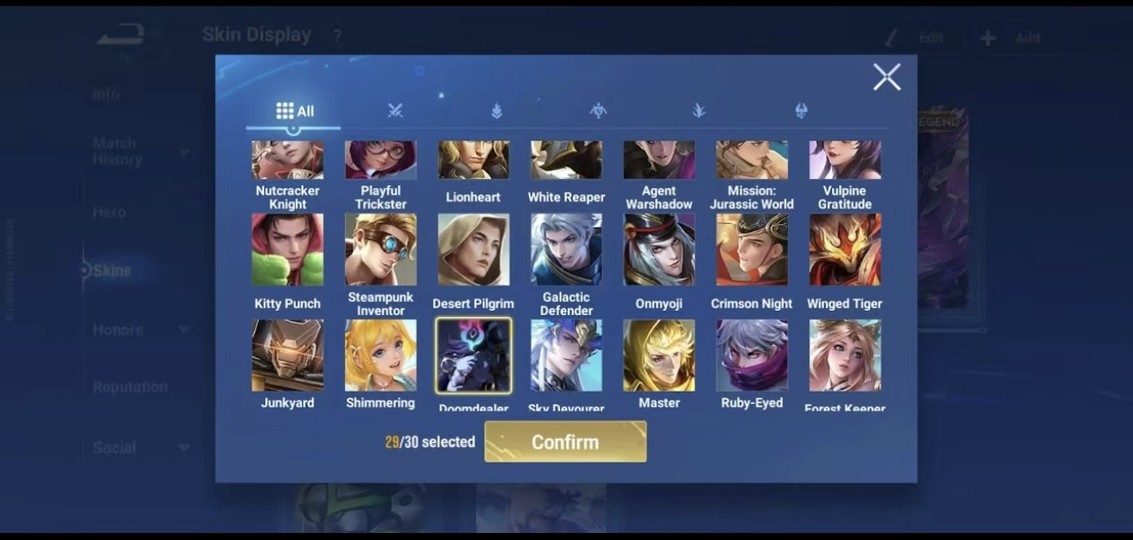Pick the Ruby-Eyed skin
Screen dimensions: 1133x540
point(751,356)
